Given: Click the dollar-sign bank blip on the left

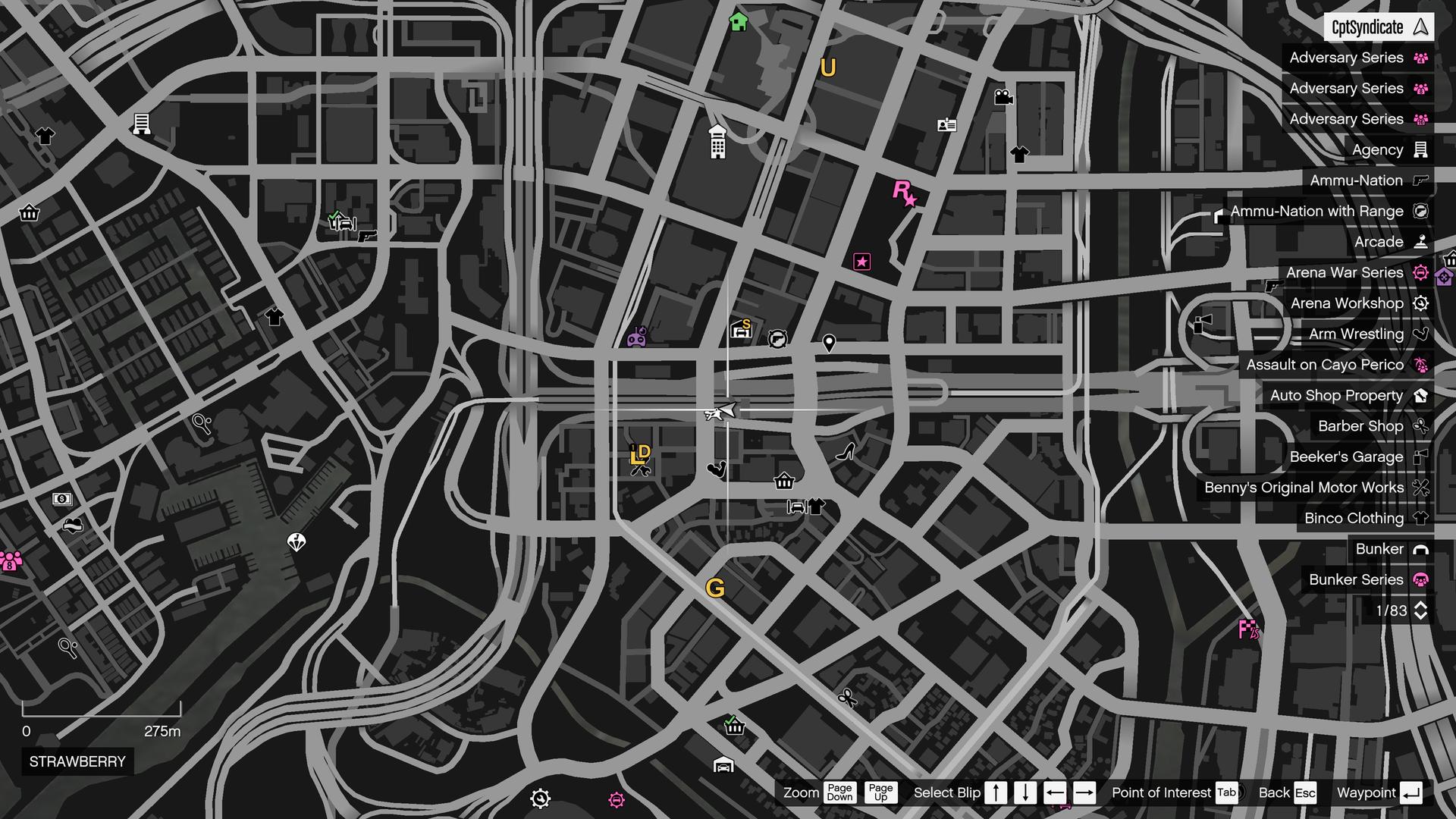Looking at the screenshot, I should [x=61, y=499].
